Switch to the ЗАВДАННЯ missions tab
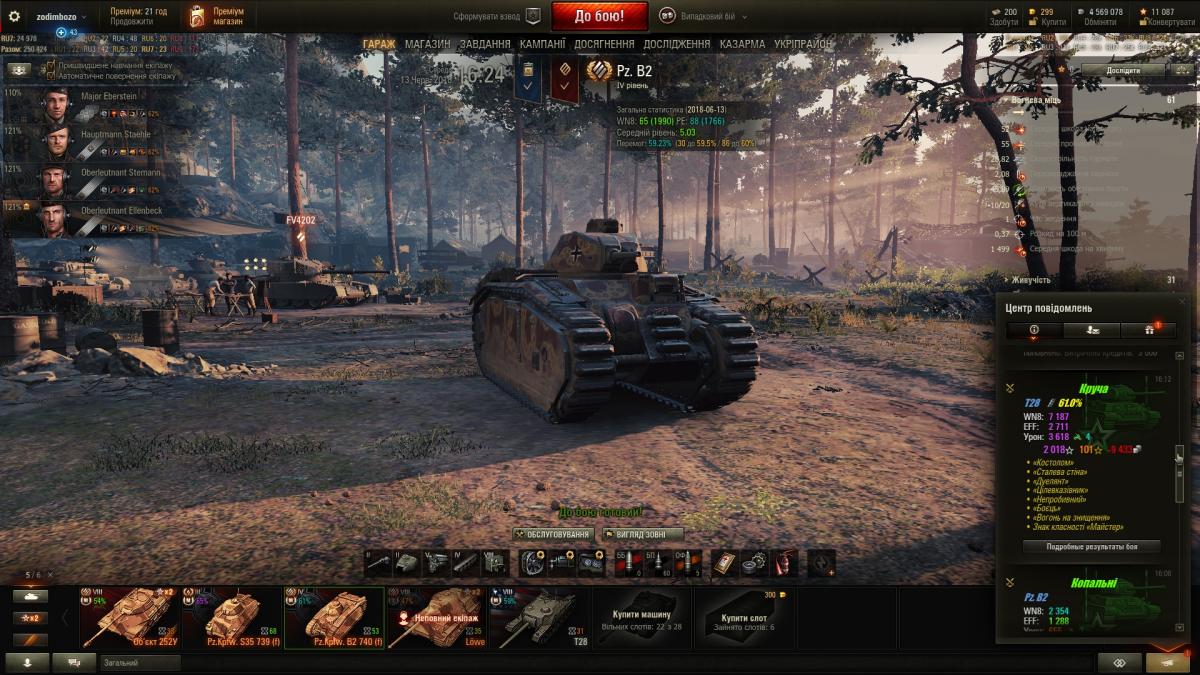The height and width of the screenshot is (675, 1200). [485, 44]
